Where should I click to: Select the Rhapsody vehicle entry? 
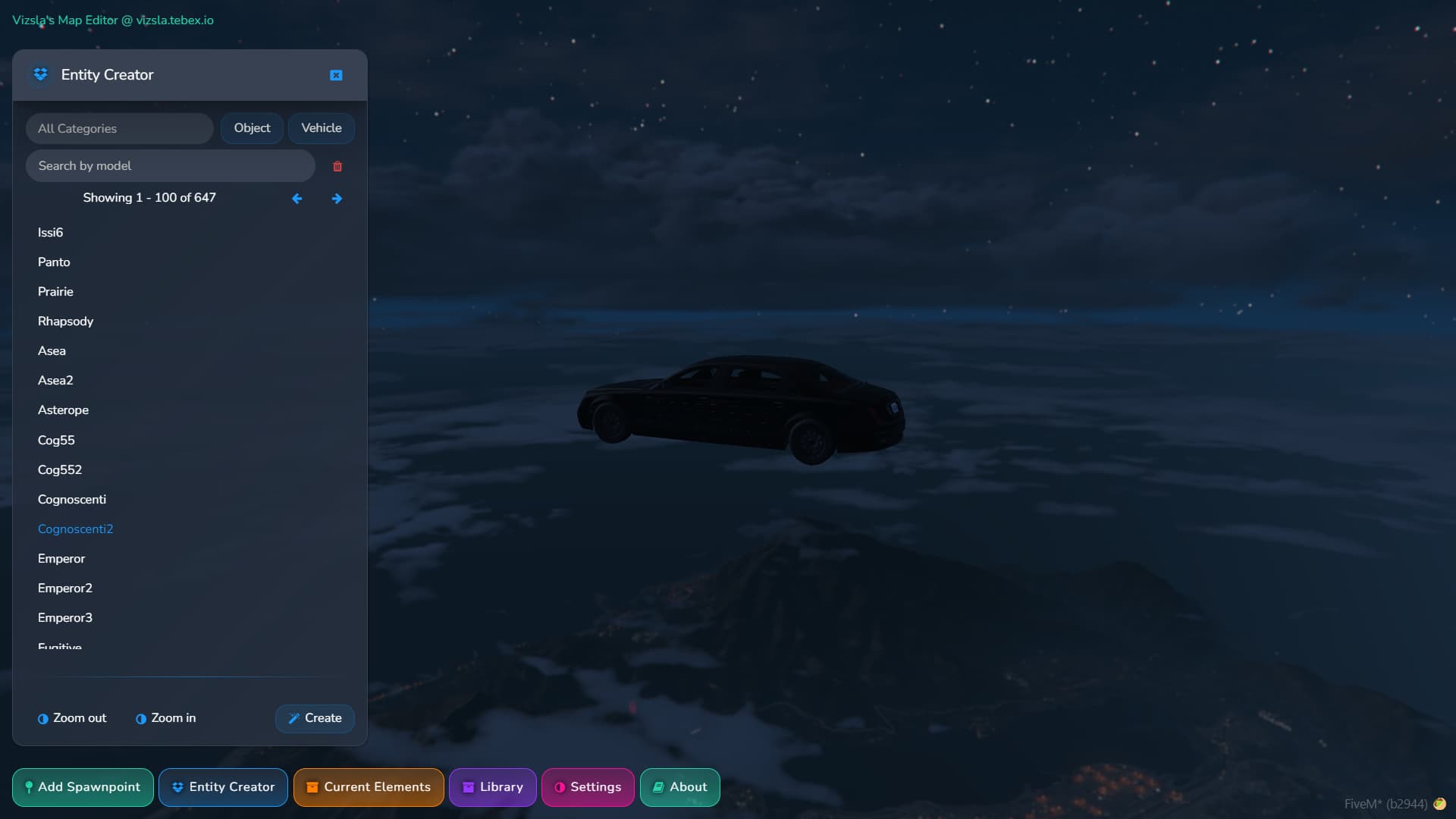[x=65, y=321]
